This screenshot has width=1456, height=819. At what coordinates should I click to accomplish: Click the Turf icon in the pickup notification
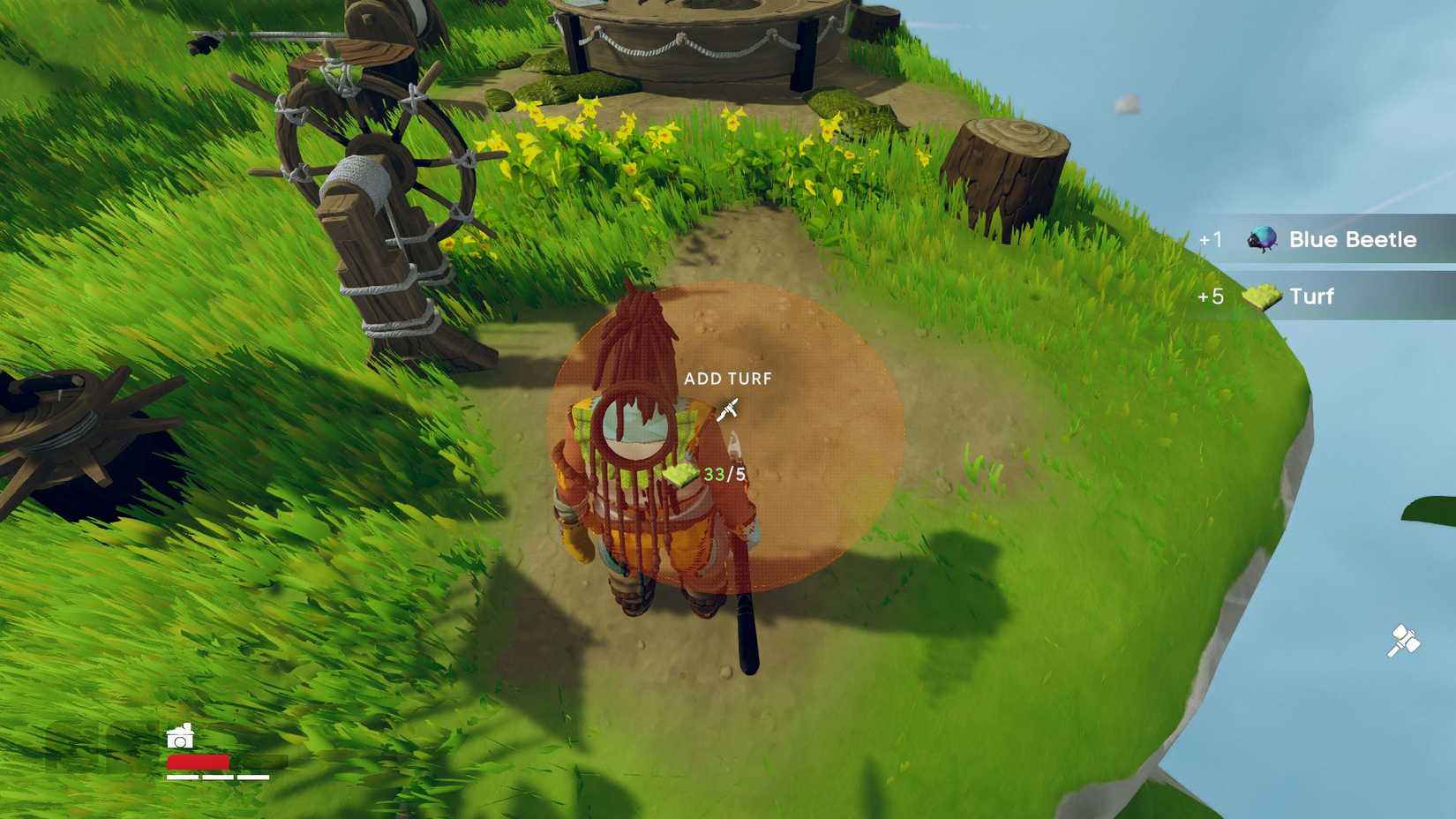click(1262, 297)
